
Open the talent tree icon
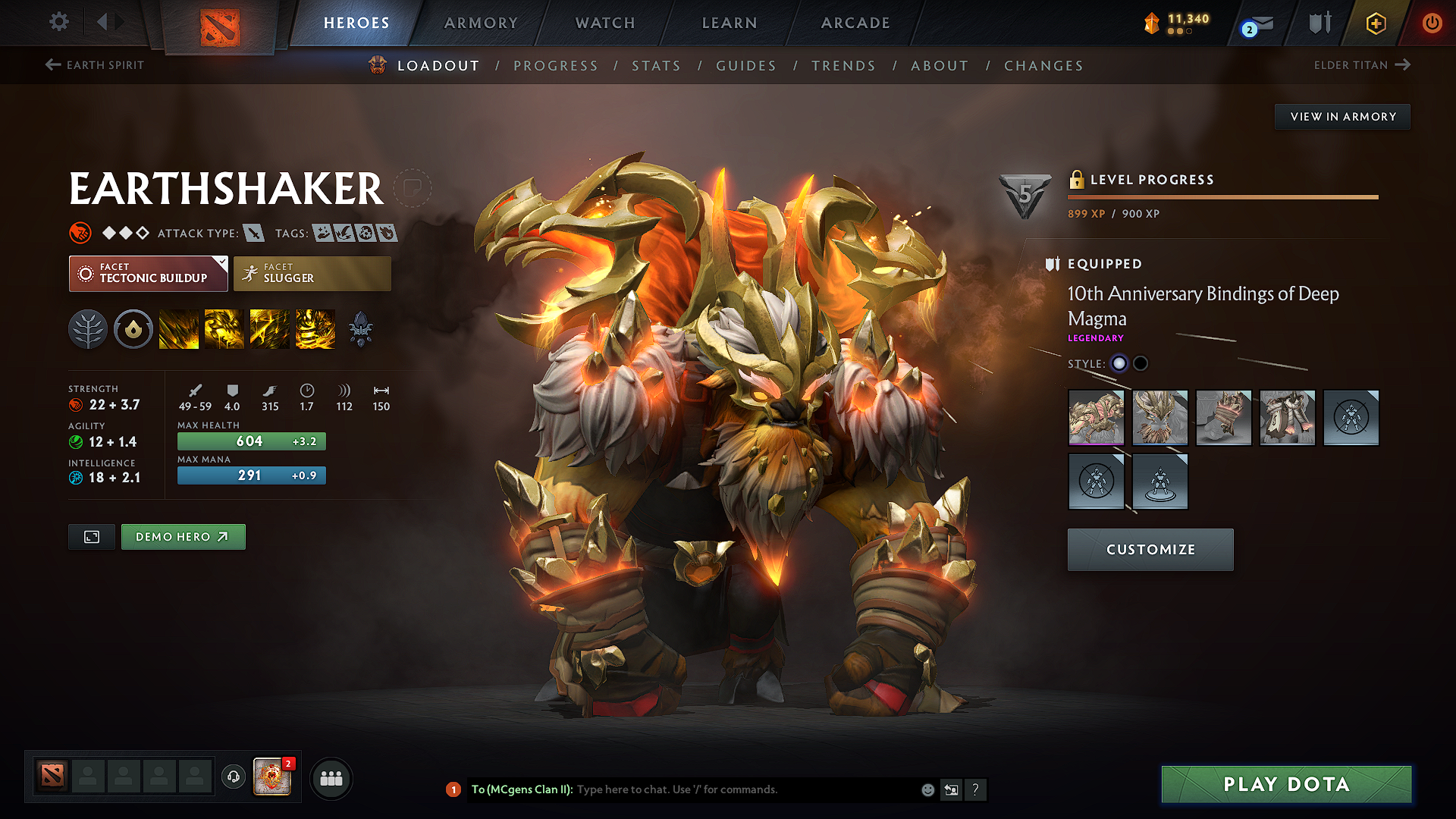point(88,330)
